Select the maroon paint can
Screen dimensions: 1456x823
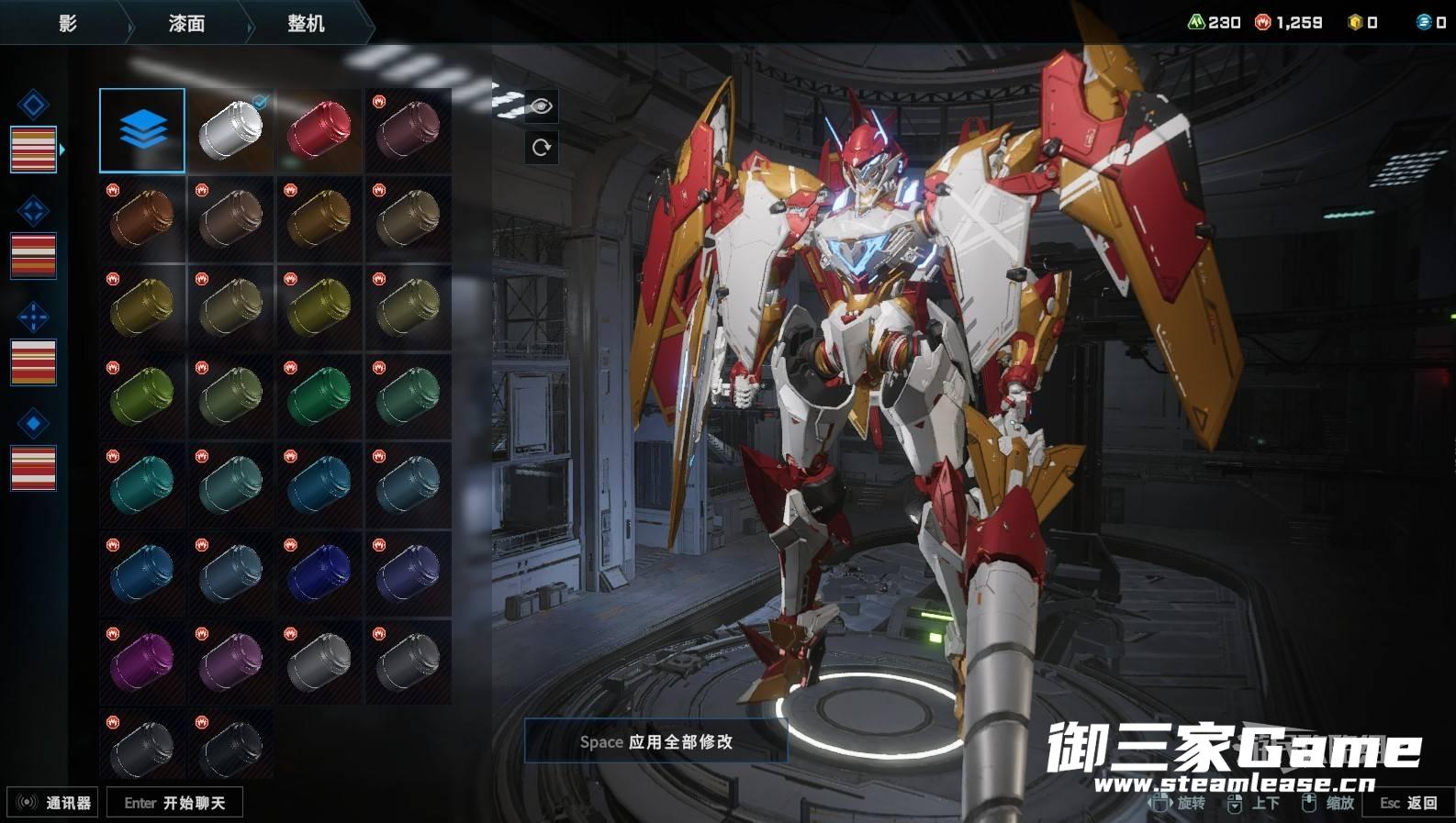408,130
